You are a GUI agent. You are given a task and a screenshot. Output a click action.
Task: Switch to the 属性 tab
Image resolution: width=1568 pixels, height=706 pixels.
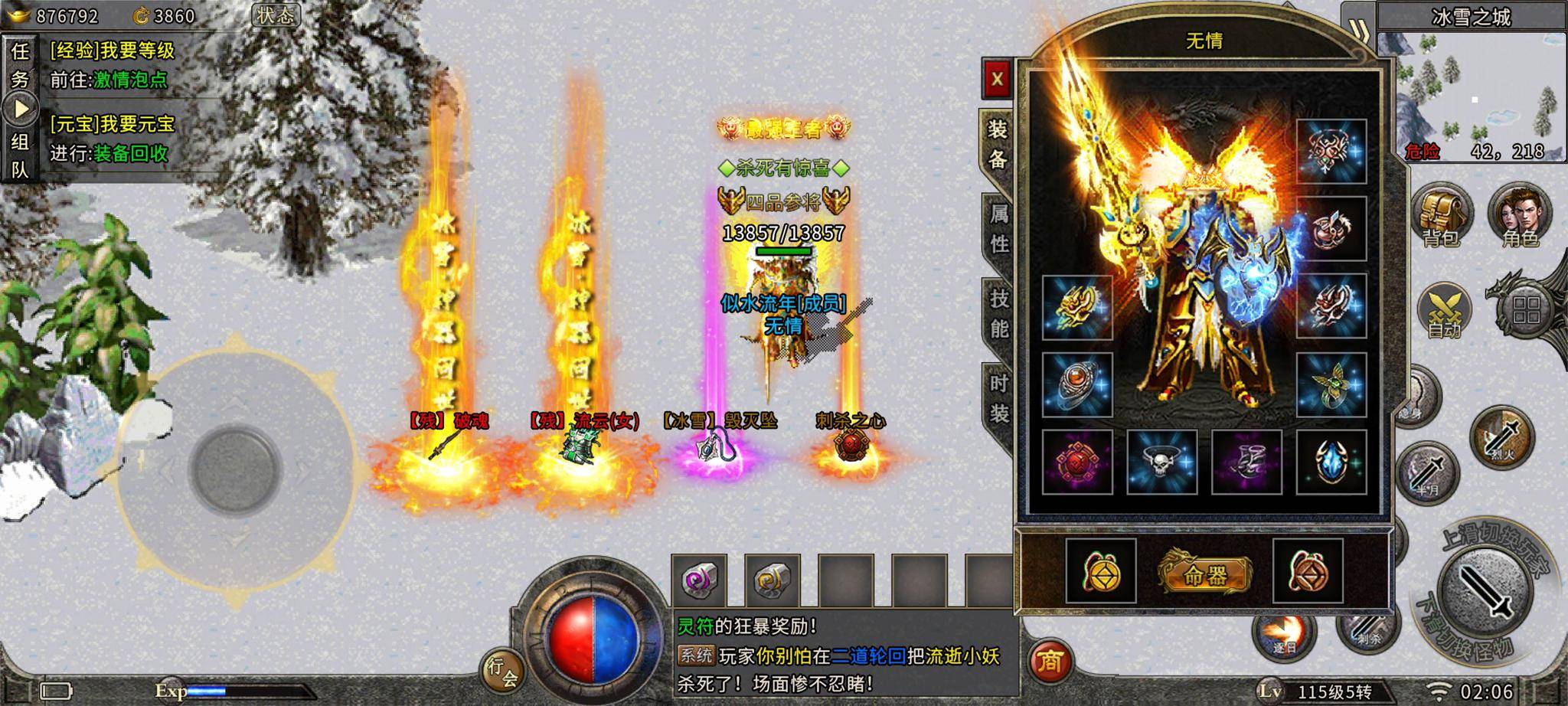(998, 227)
